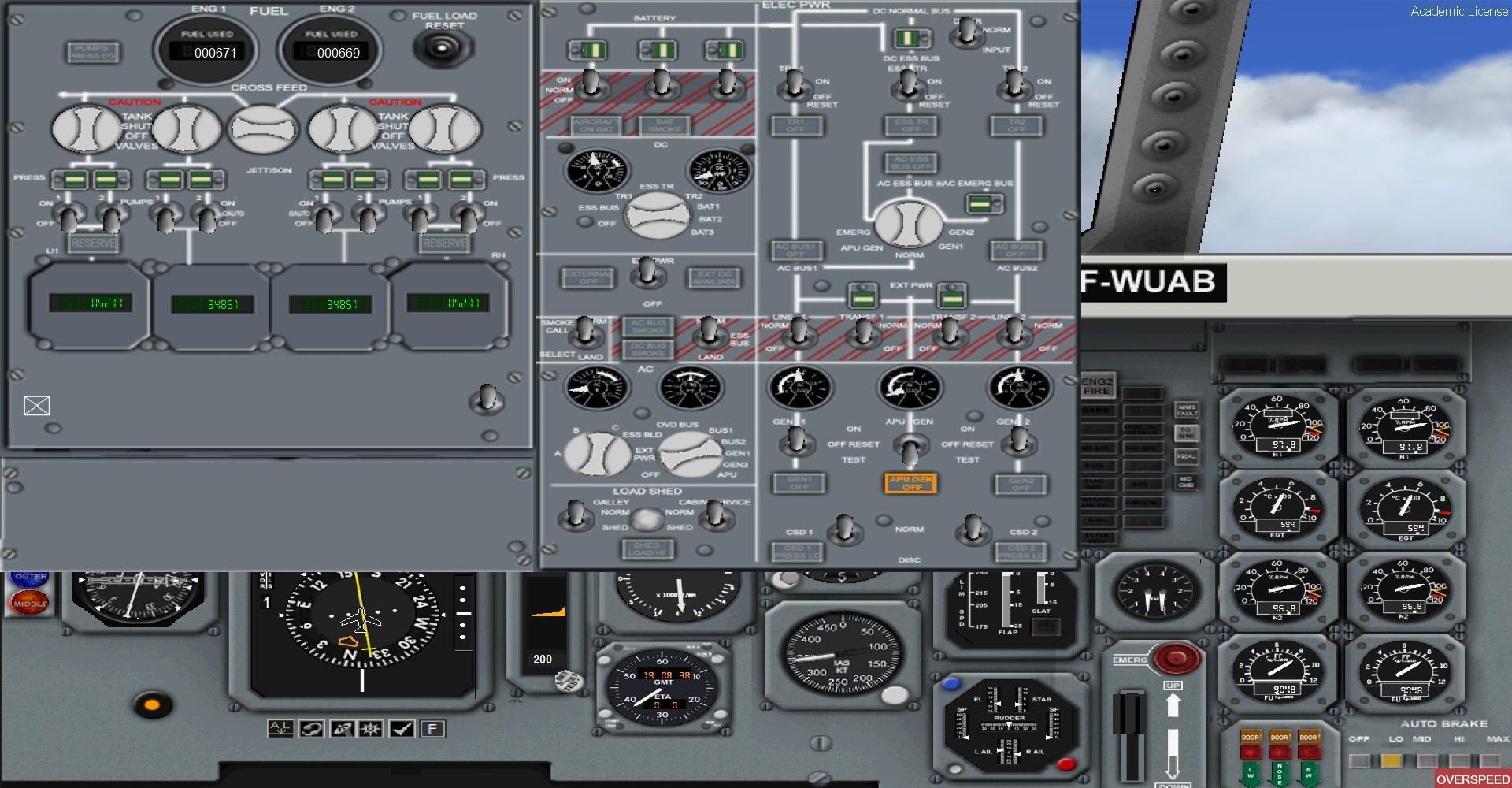The image size is (1512, 788).
Task: Toggle a BATTERY switch to OFF
Action: [590, 84]
